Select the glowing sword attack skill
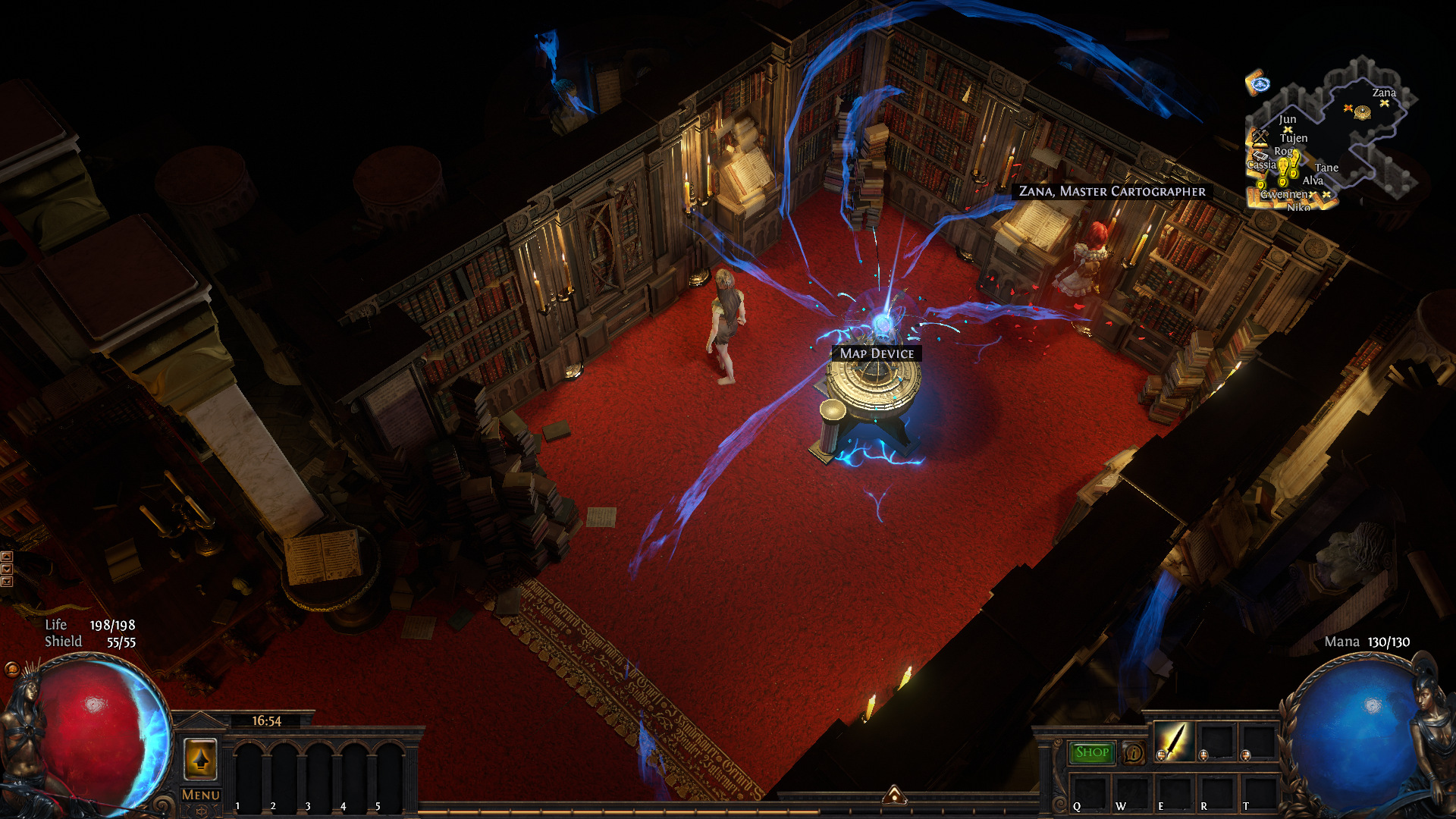Image resolution: width=1456 pixels, height=819 pixels. click(1173, 739)
